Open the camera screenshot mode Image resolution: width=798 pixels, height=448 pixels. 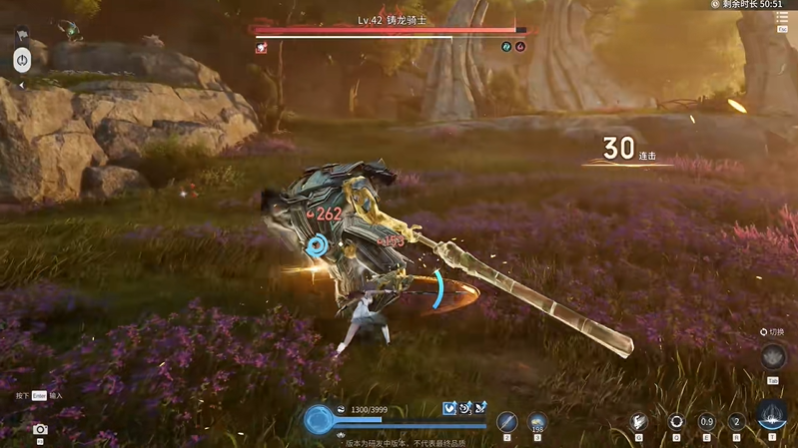point(40,429)
